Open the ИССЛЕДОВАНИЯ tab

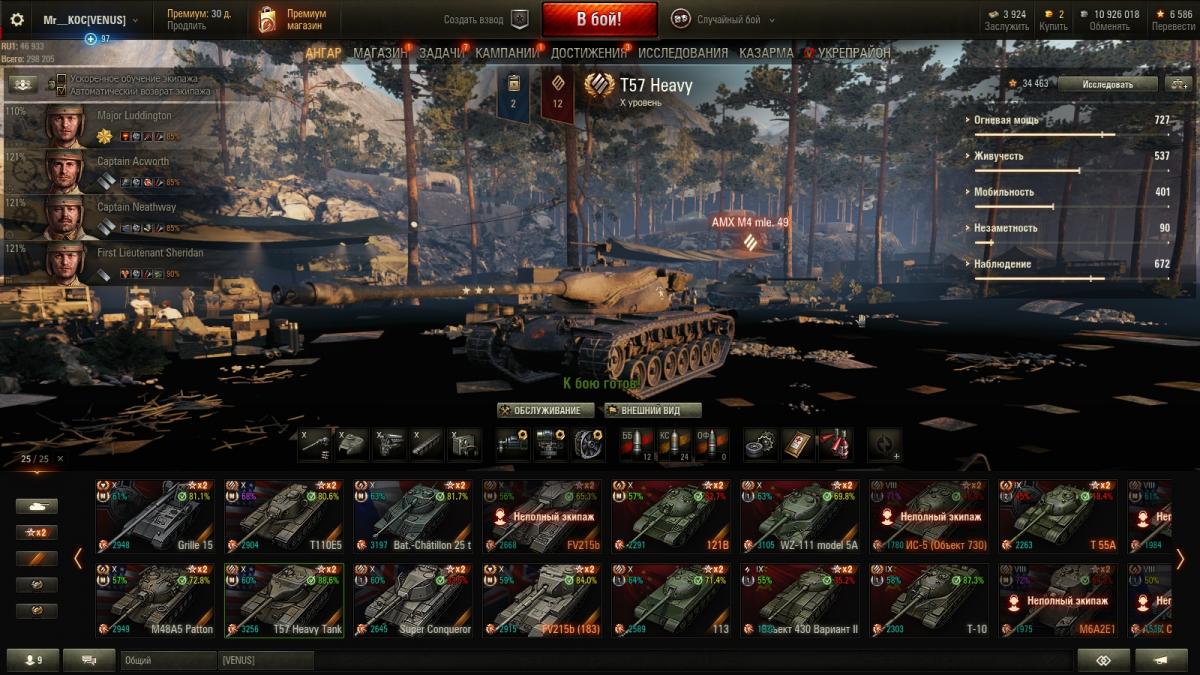pyautogui.click(x=683, y=53)
